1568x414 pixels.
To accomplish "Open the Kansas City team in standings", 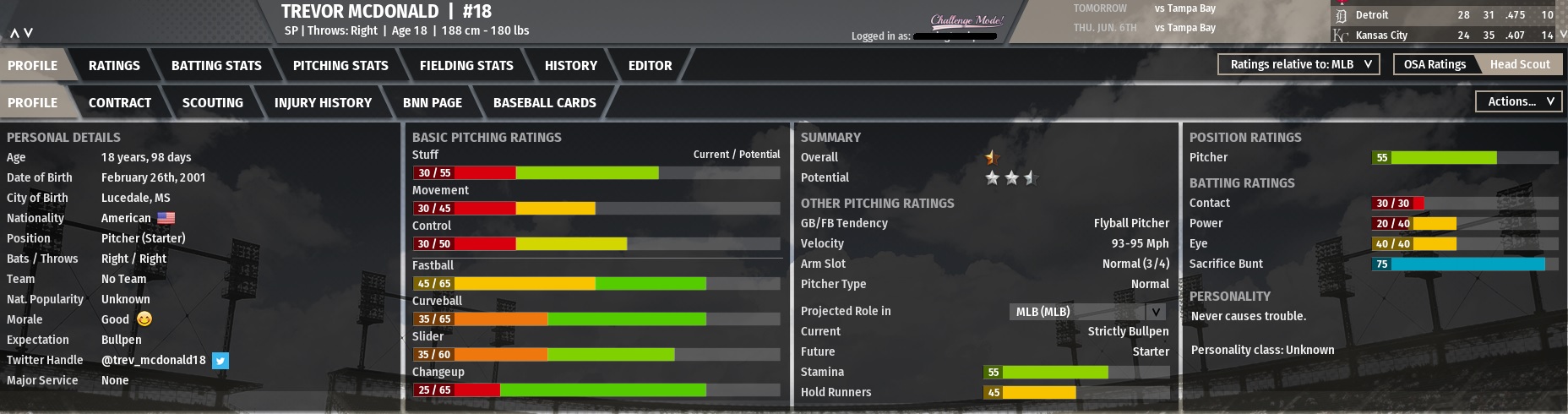I will click(x=1381, y=35).
